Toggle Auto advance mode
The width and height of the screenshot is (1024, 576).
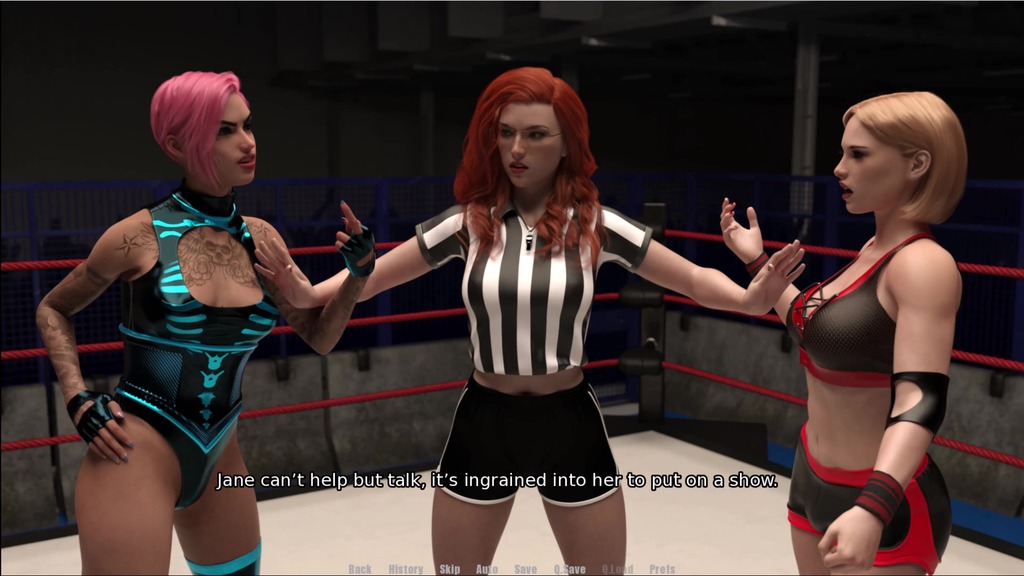coord(487,569)
